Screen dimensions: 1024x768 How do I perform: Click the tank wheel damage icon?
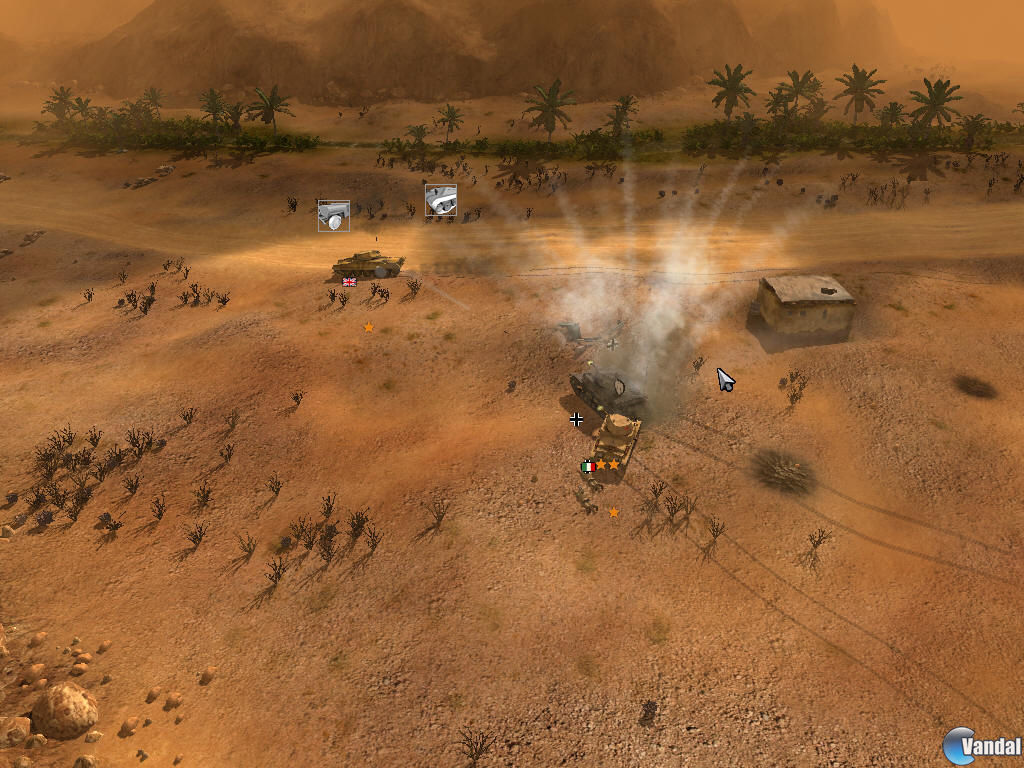(x=333, y=215)
